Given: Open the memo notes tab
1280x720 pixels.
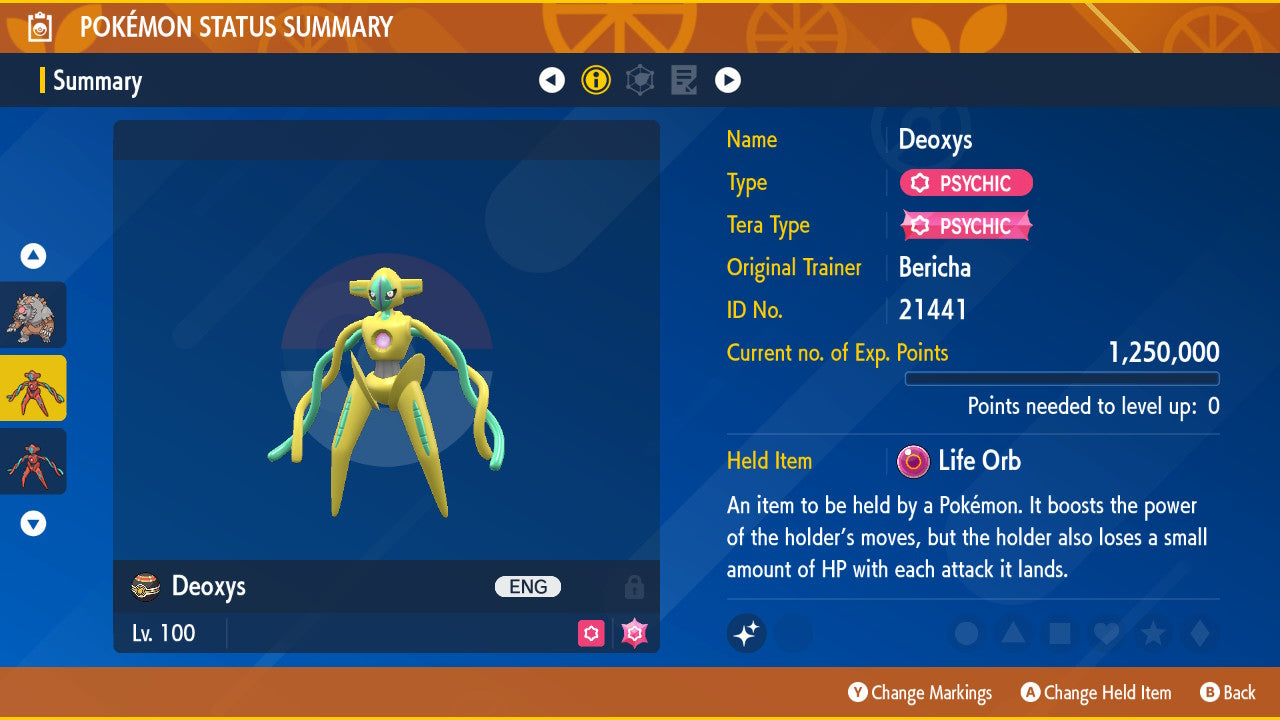Looking at the screenshot, I should [x=684, y=80].
